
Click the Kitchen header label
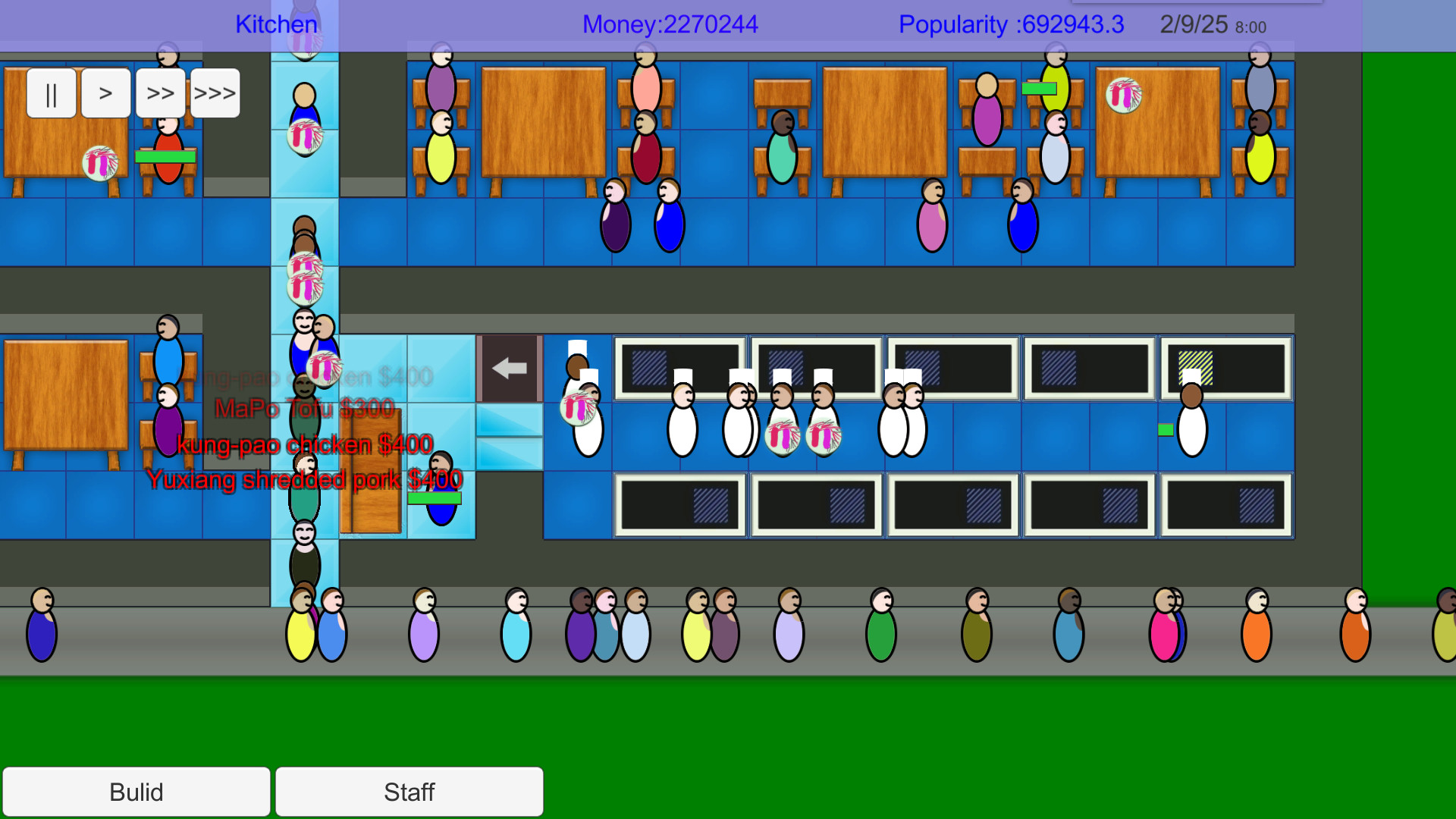pos(276,24)
